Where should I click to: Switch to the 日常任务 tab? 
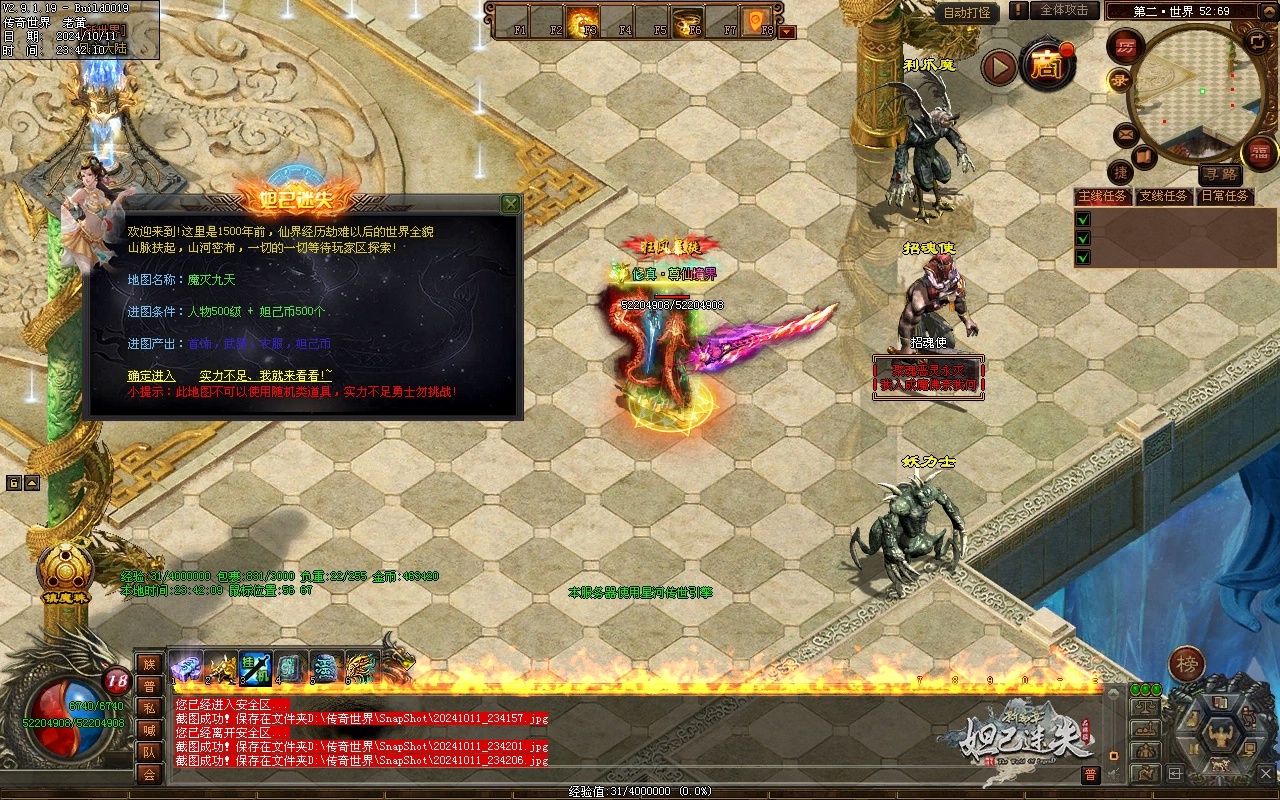1225,196
